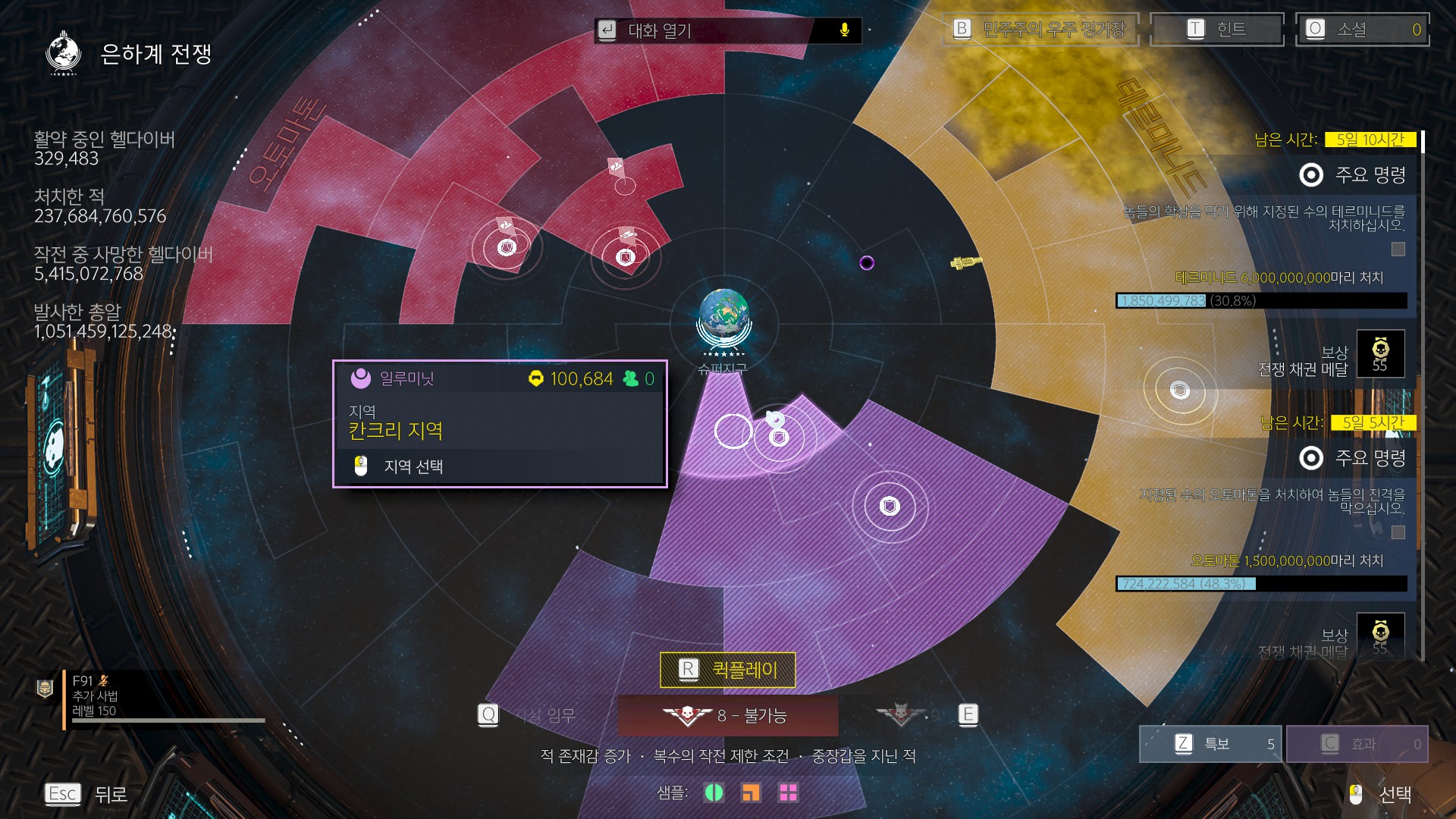Viewport: 1456px width, 819px height.
Task: Go back with the 뒤로 button
Action: 85,794
